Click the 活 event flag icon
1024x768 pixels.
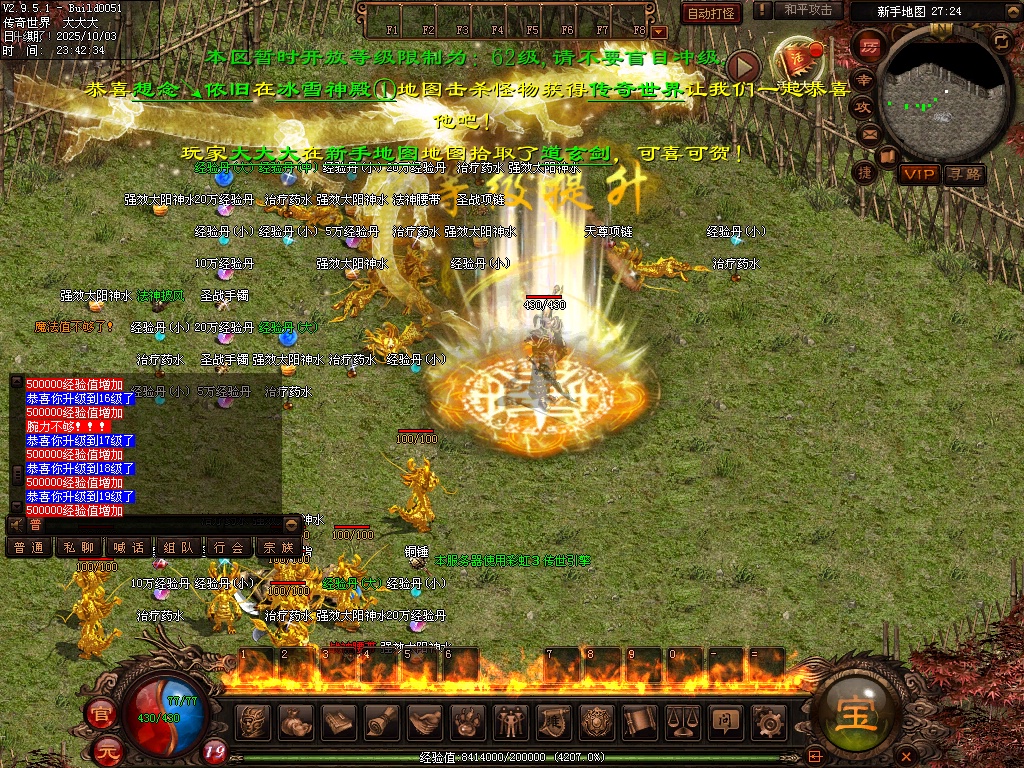[798, 56]
